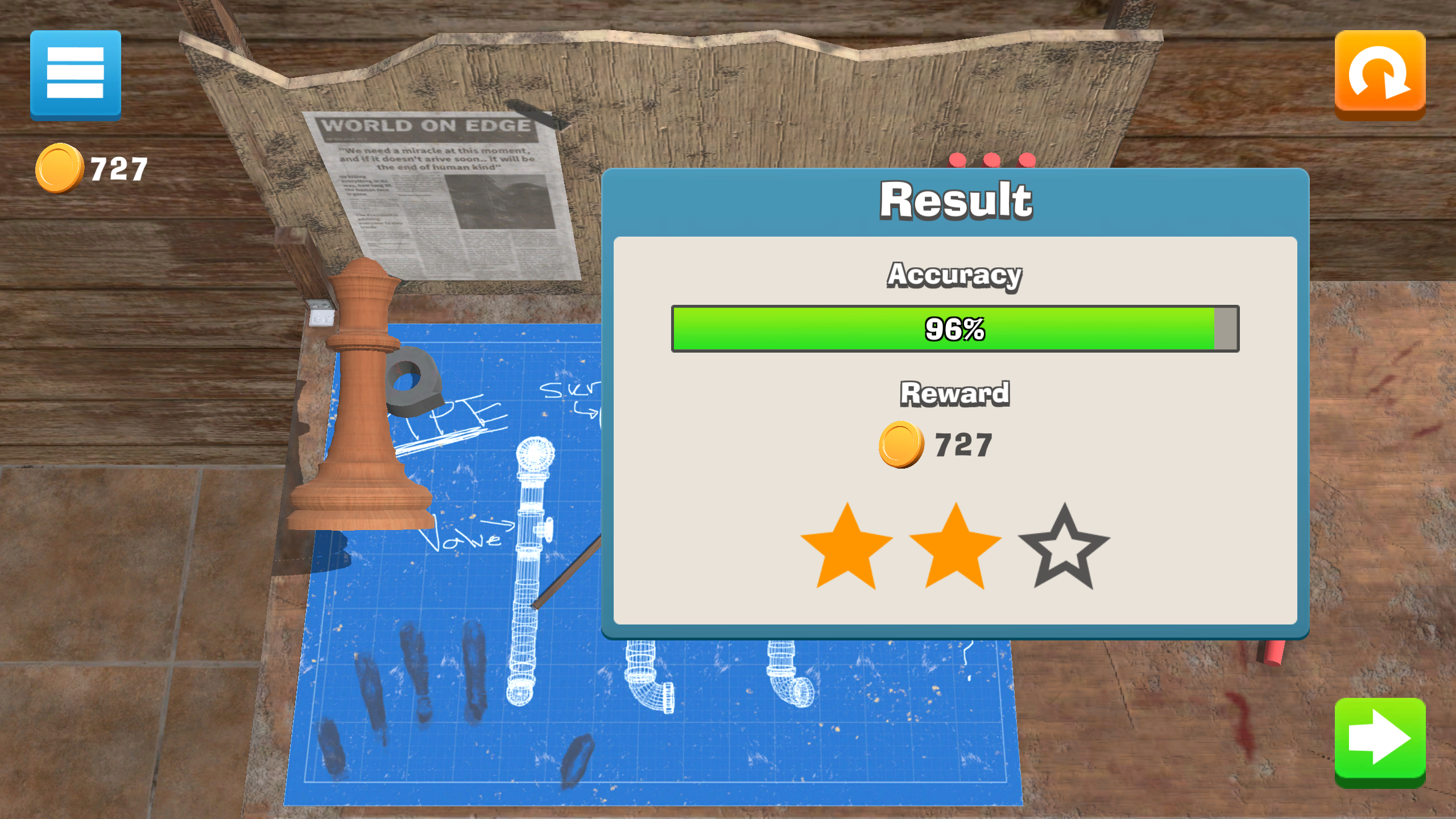Expand the Reward section
The width and height of the screenshot is (1456, 819).
tap(954, 392)
